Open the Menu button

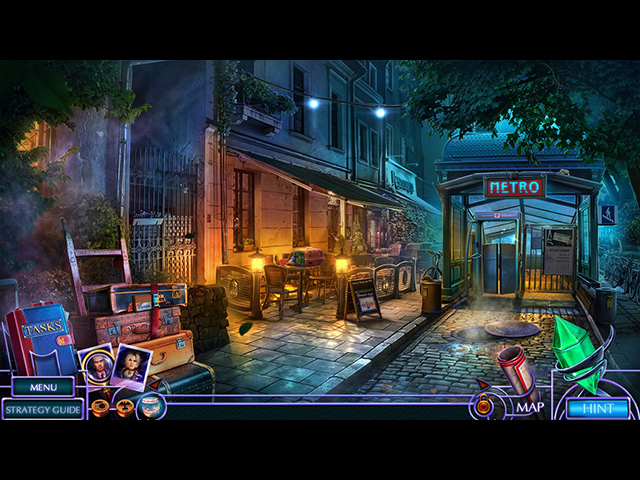43,387
